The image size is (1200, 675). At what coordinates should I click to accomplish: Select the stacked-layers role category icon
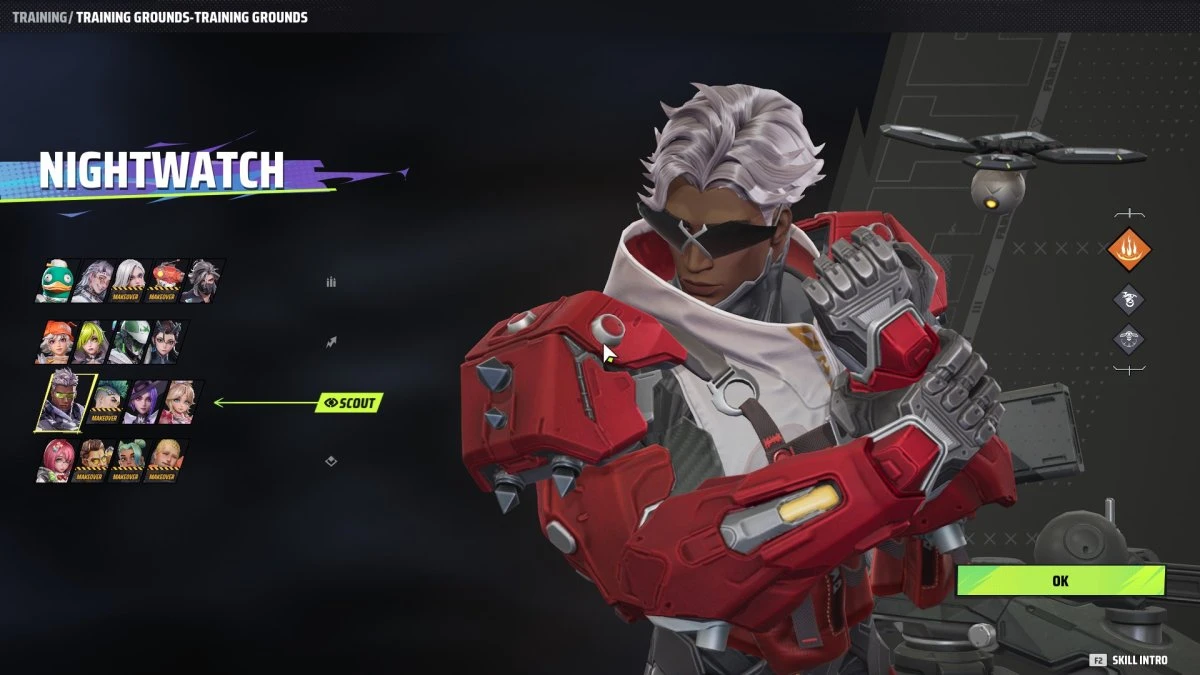point(331,461)
